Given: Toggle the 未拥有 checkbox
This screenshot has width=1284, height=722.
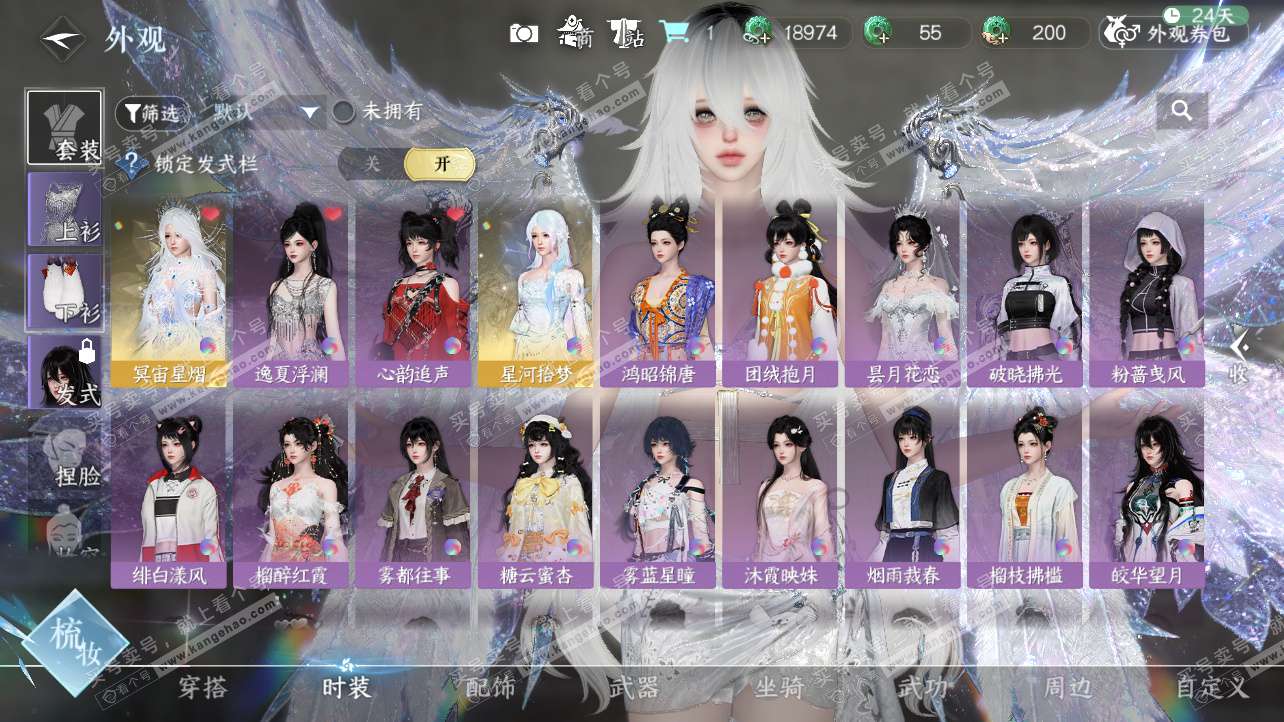Looking at the screenshot, I should click(344, 112).
